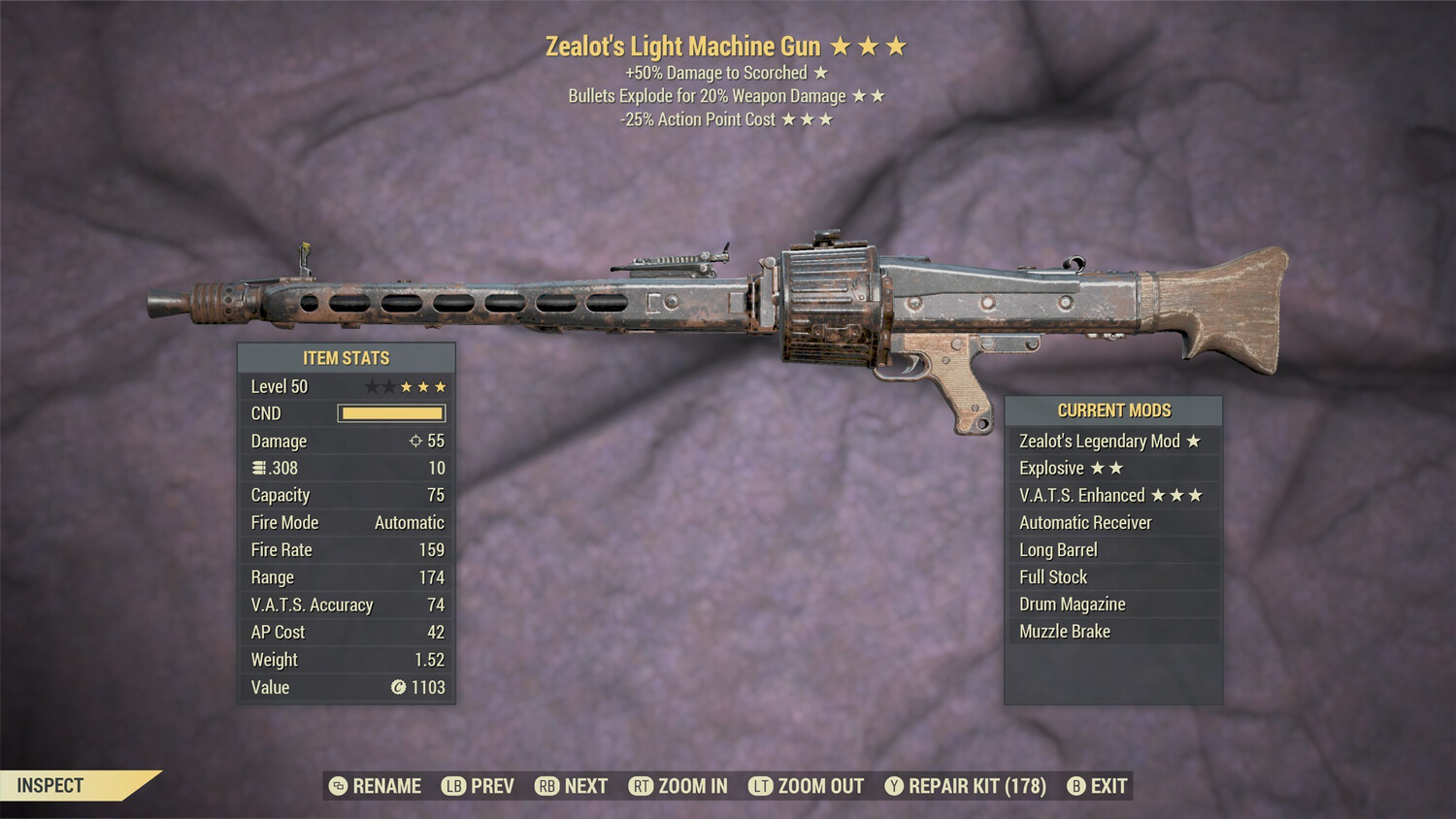Click the B Exit button icon
The width and height of the screenshot is (1456, 819).
1075,786
